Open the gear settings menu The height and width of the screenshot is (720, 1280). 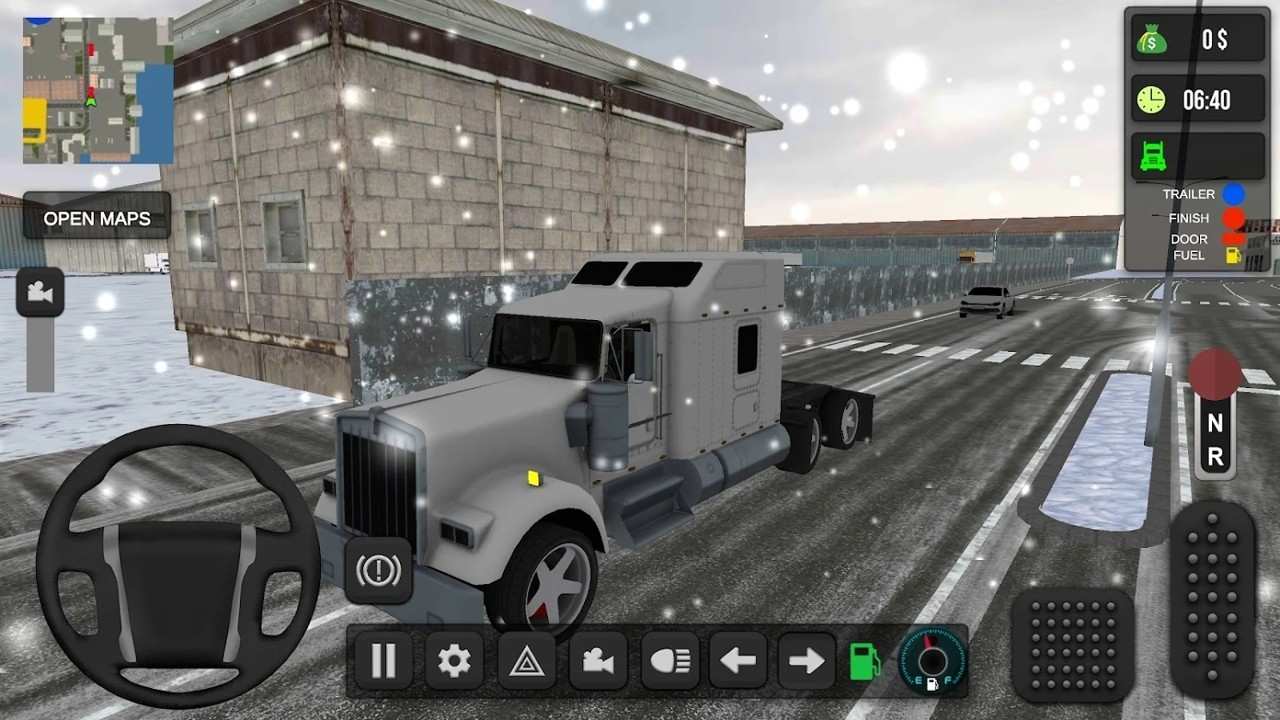tap(454, 661)
